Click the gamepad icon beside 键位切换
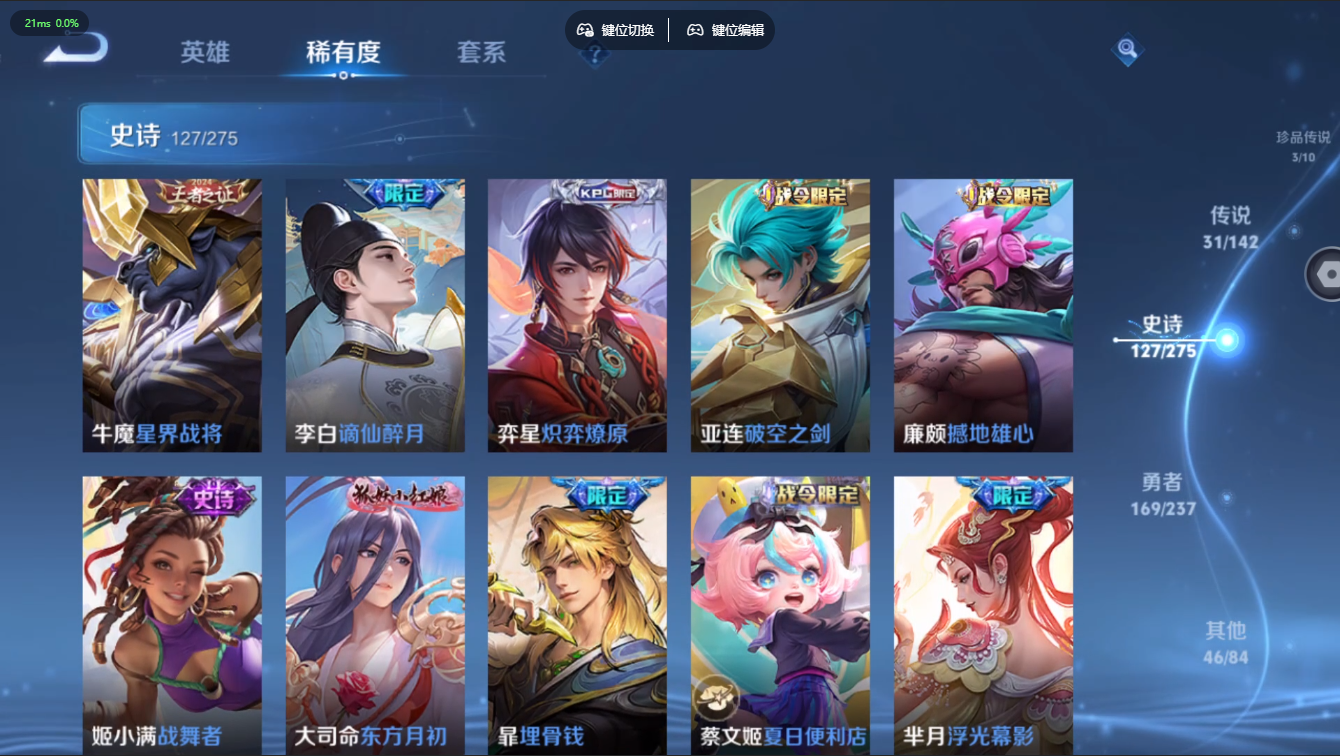This screenshot has height=756, width=1340. click(x=584, y=30)
